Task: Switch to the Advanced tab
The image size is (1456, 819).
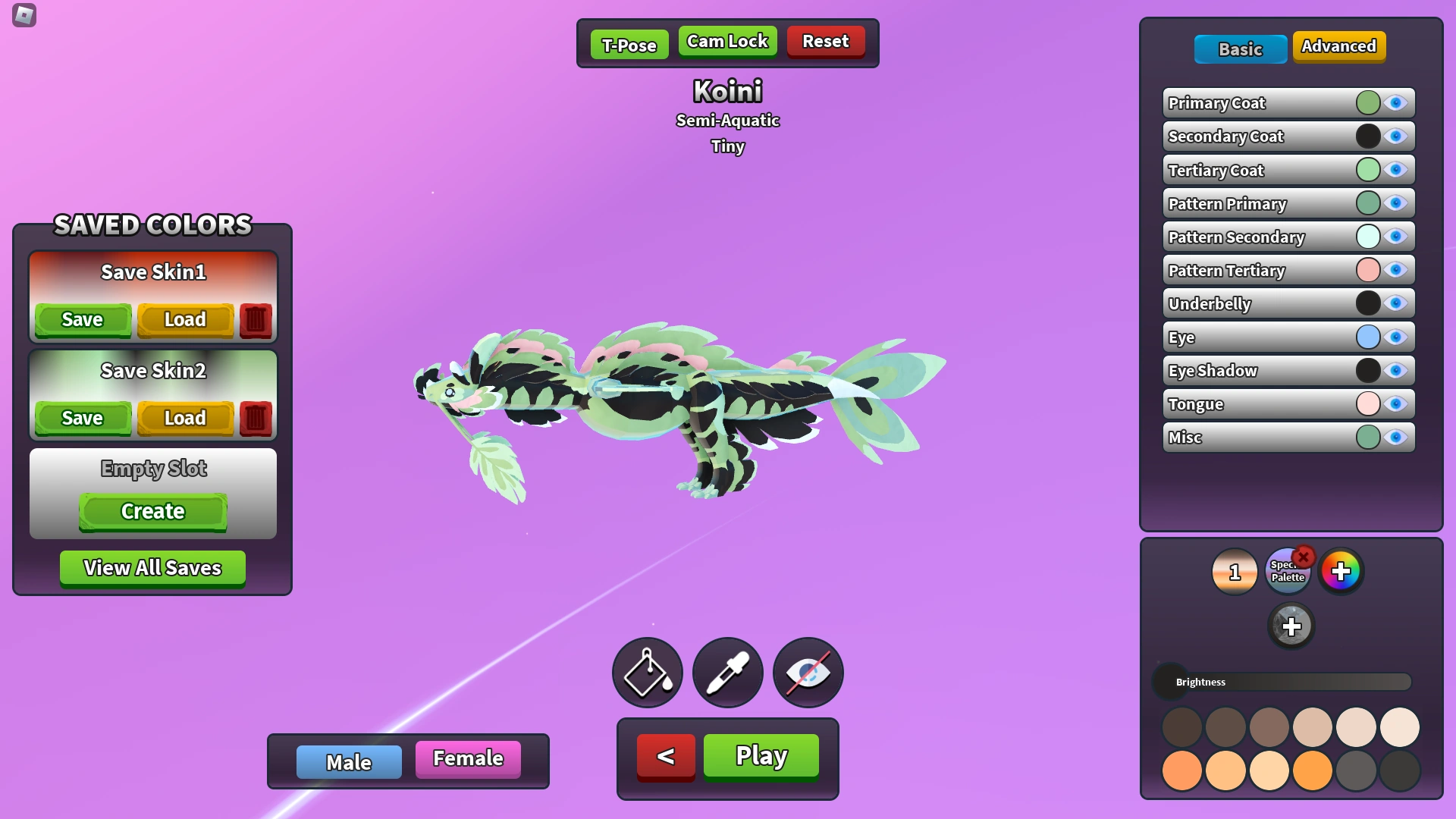Action: (1339, 46)
